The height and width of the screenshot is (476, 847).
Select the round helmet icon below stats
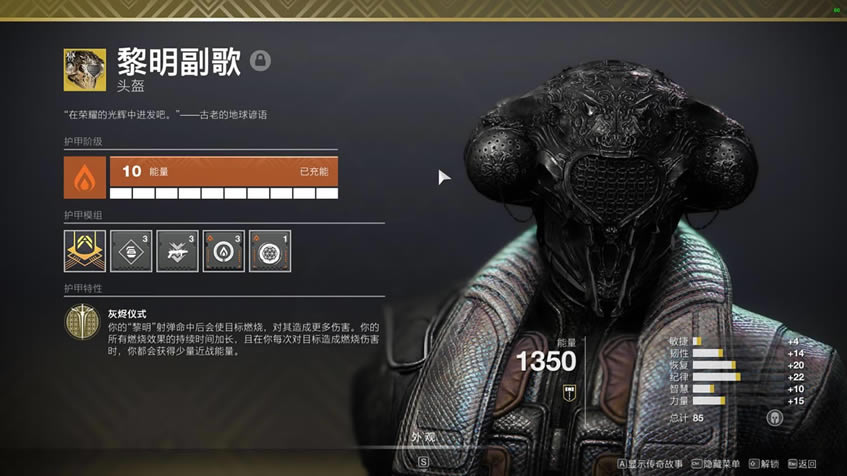pyautogui.click(x=774, y=417)
